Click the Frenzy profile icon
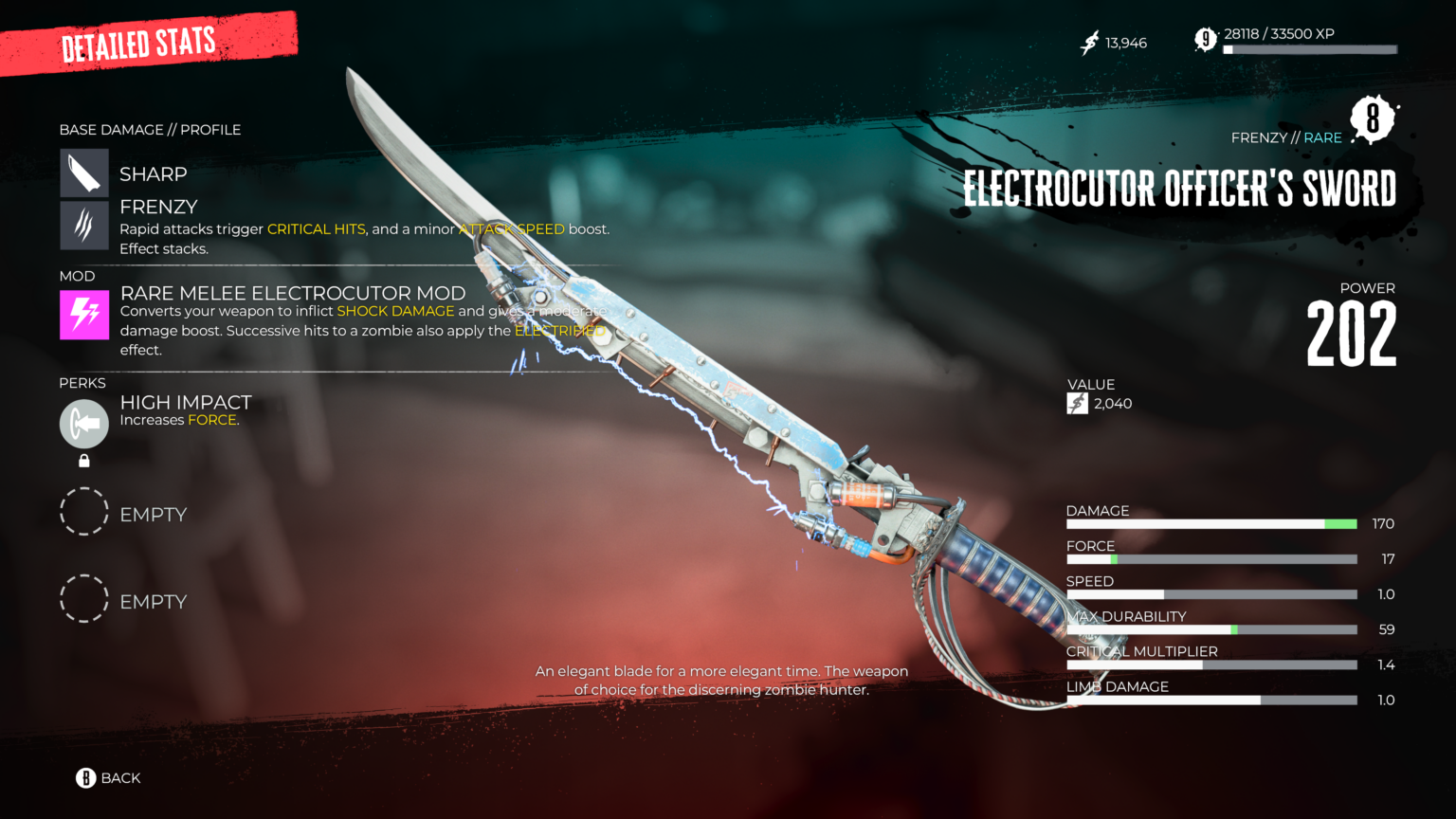The width and height of the screenshot is (1456, 819). click(83, 226)
